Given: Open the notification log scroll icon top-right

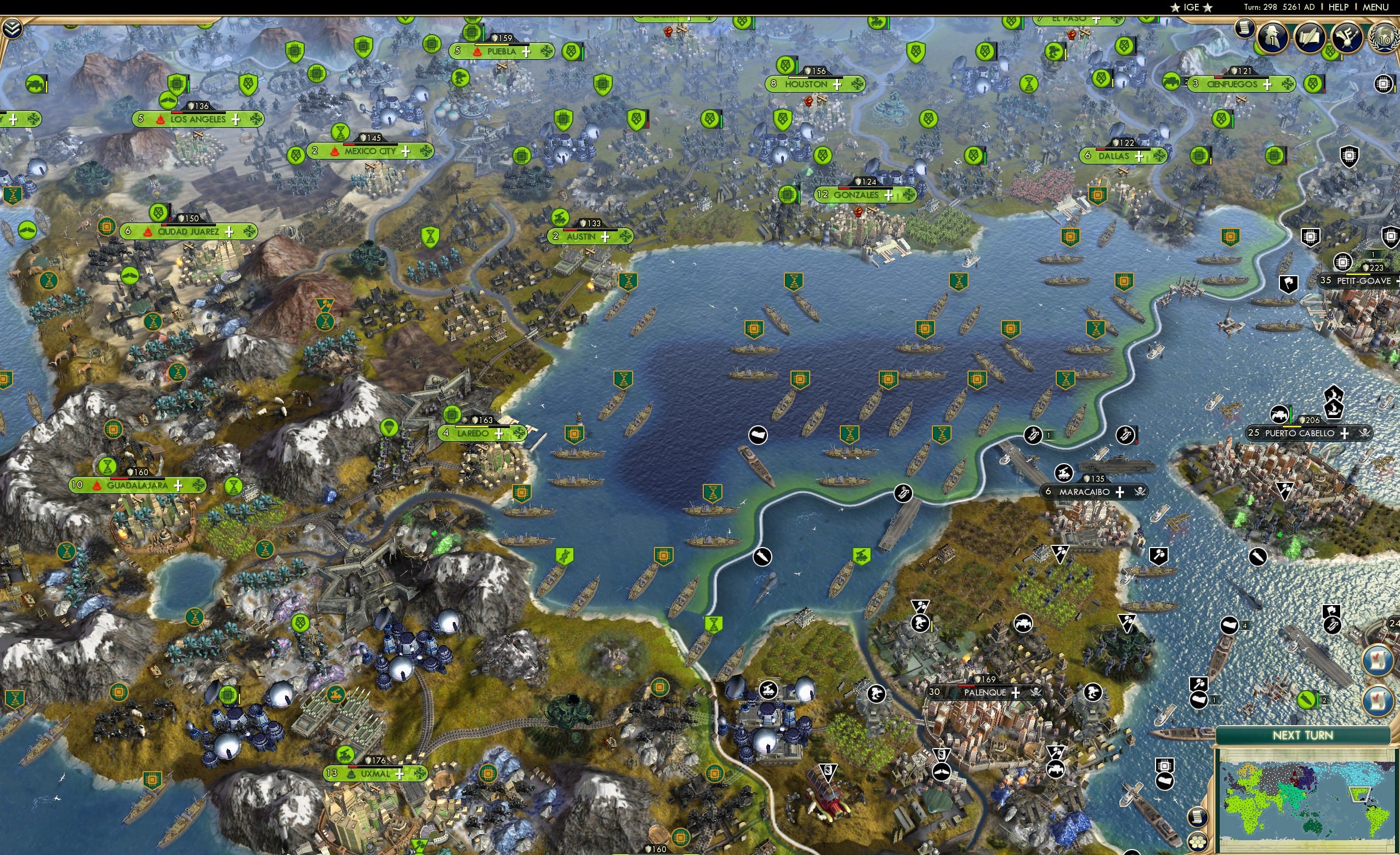Looking at the screenshot, I should pyautogui.click(x=1244, y=29).
